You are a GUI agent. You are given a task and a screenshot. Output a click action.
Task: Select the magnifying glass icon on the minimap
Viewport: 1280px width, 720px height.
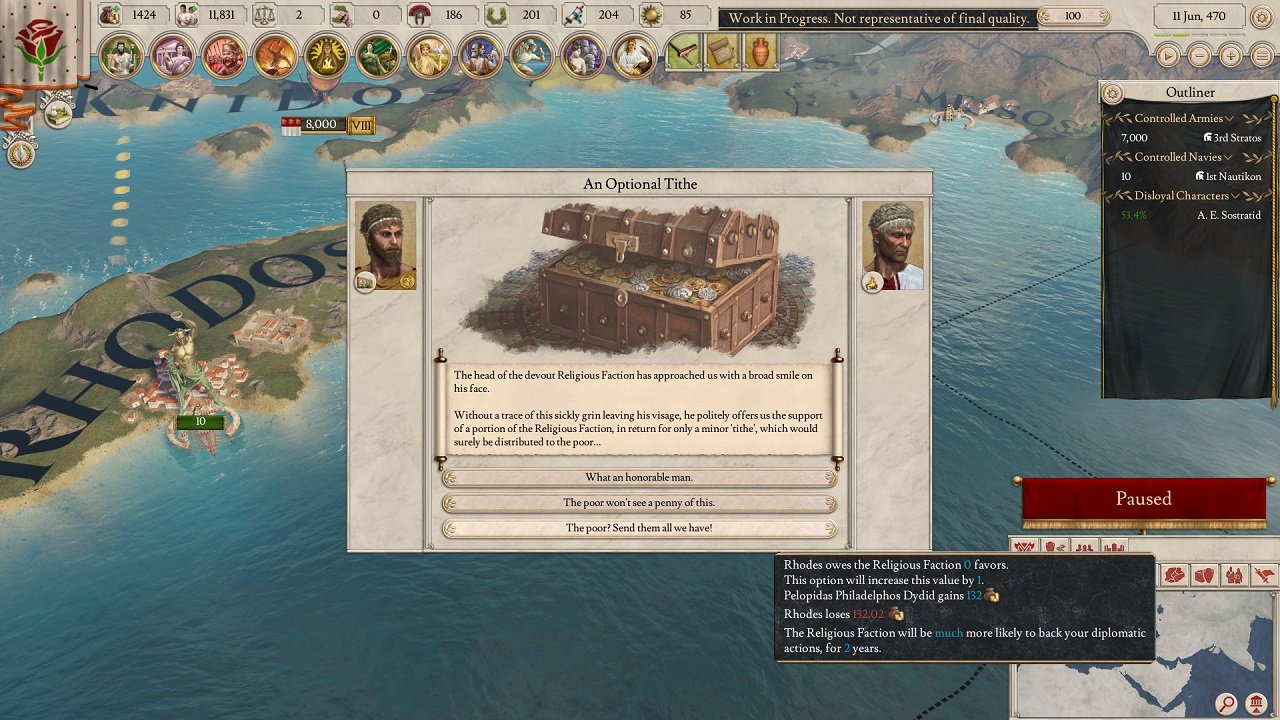tap(1228, 702)
